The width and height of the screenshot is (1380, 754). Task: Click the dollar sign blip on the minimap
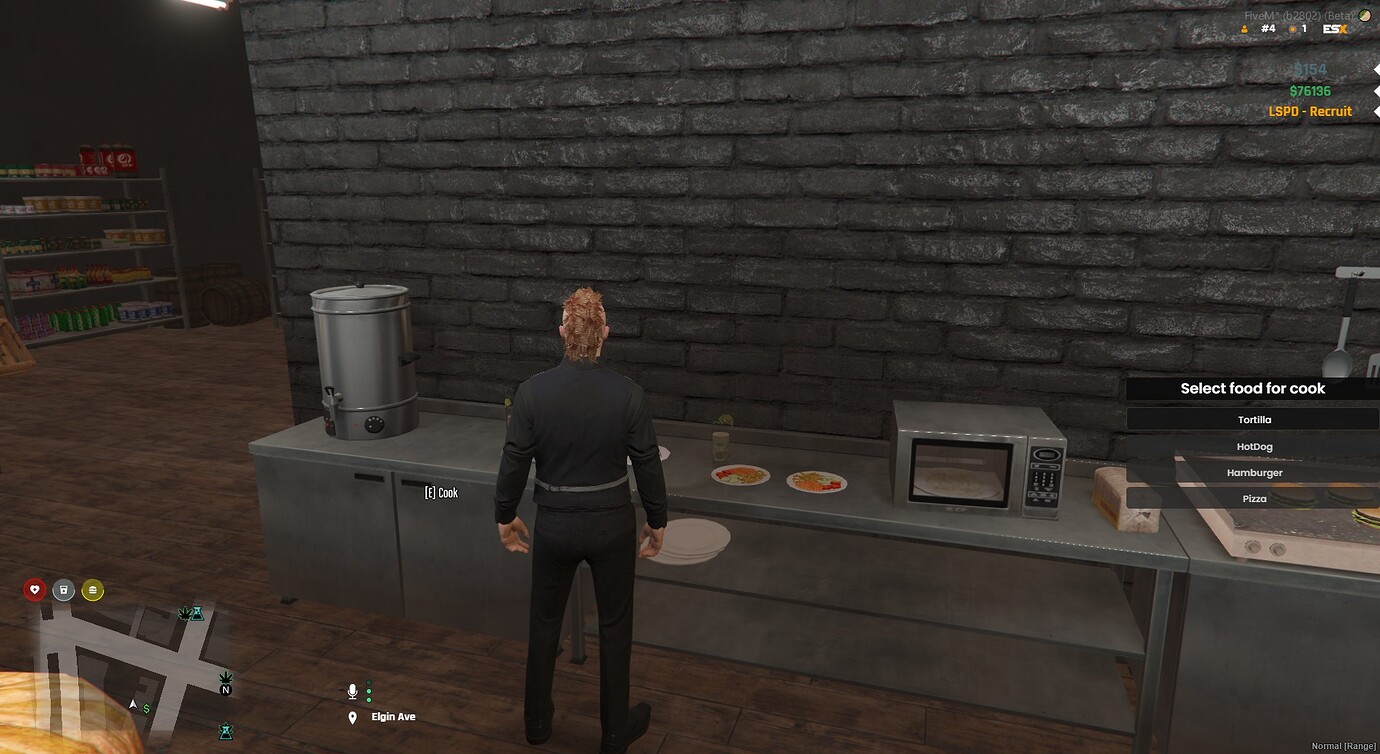146,709
